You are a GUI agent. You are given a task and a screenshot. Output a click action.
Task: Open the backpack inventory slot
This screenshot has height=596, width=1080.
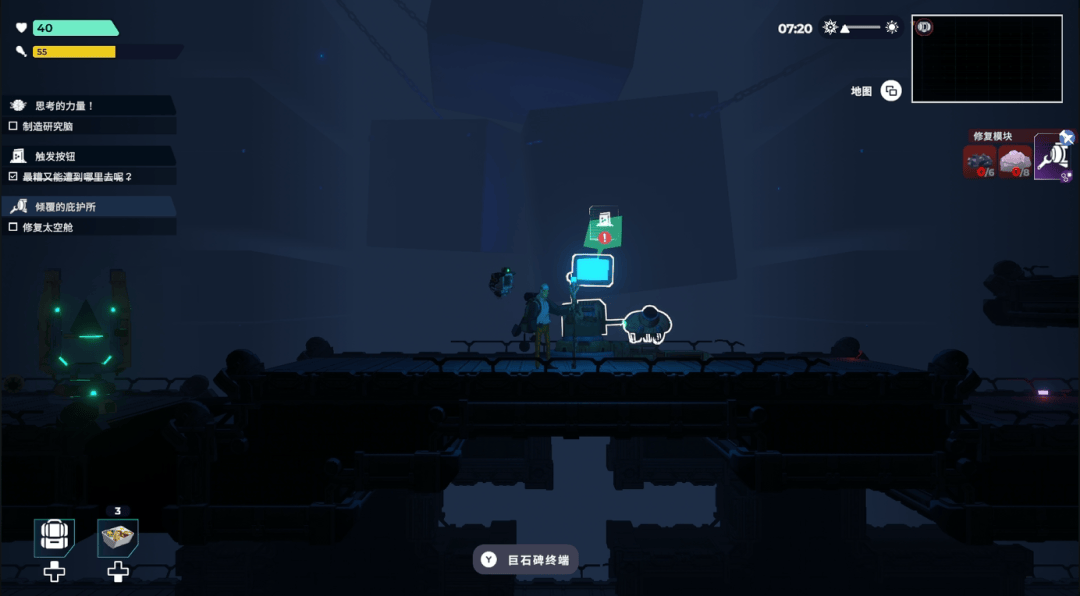click(54, 538)
